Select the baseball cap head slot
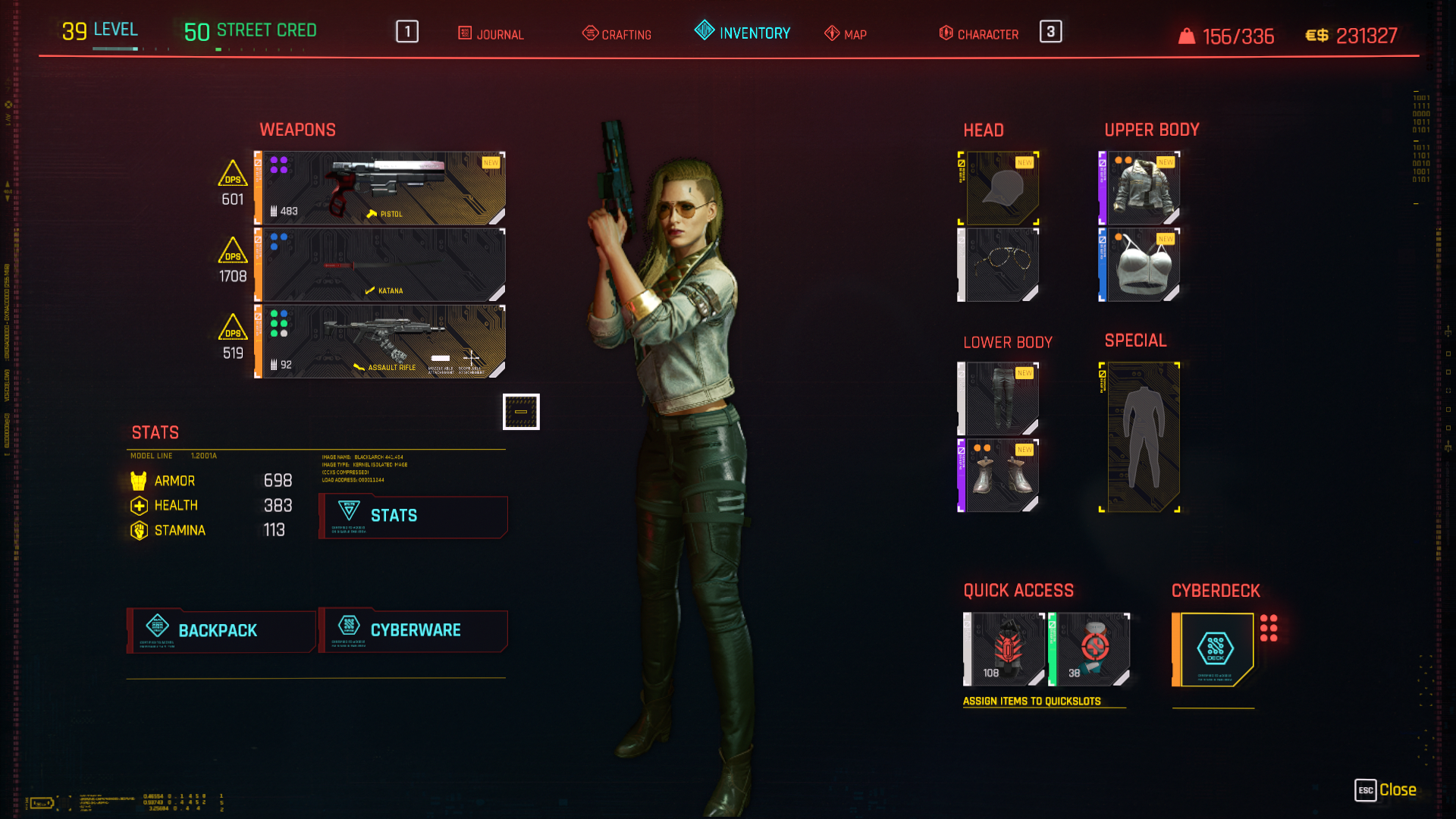1456x819 pixels. tap(1001, 188)
